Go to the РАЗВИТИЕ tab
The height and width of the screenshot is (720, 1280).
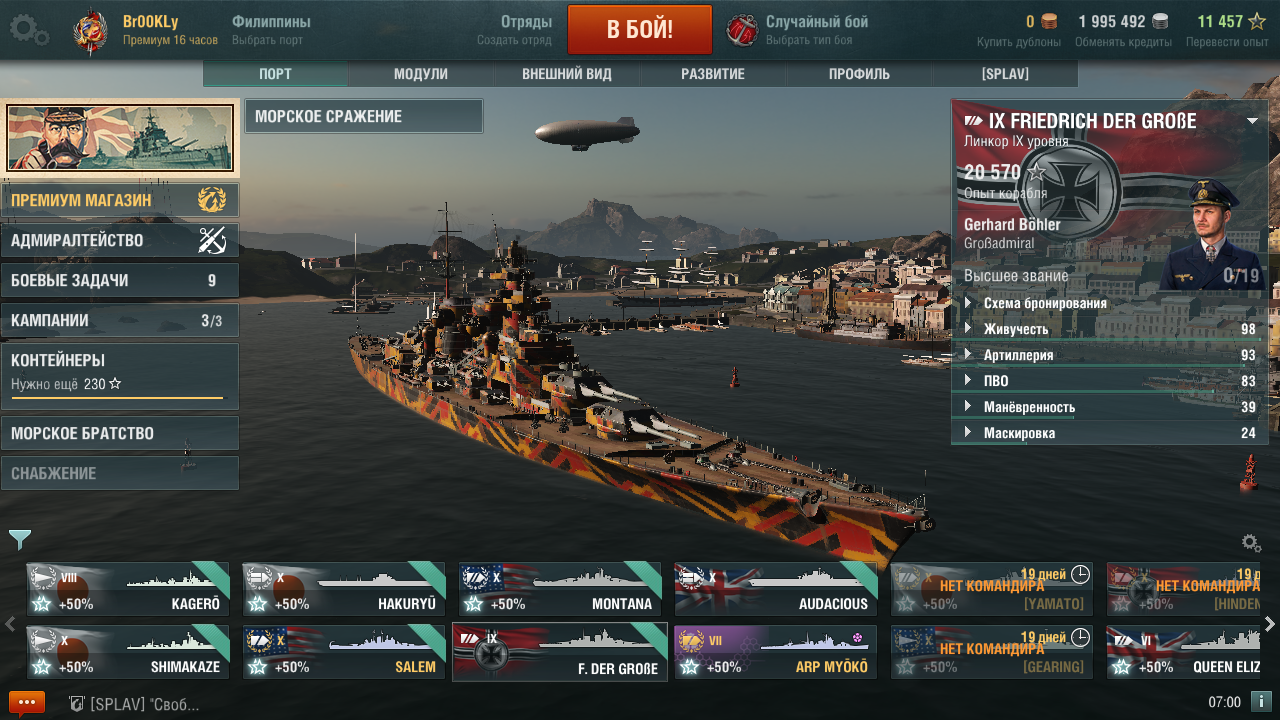tap(712, 74)
